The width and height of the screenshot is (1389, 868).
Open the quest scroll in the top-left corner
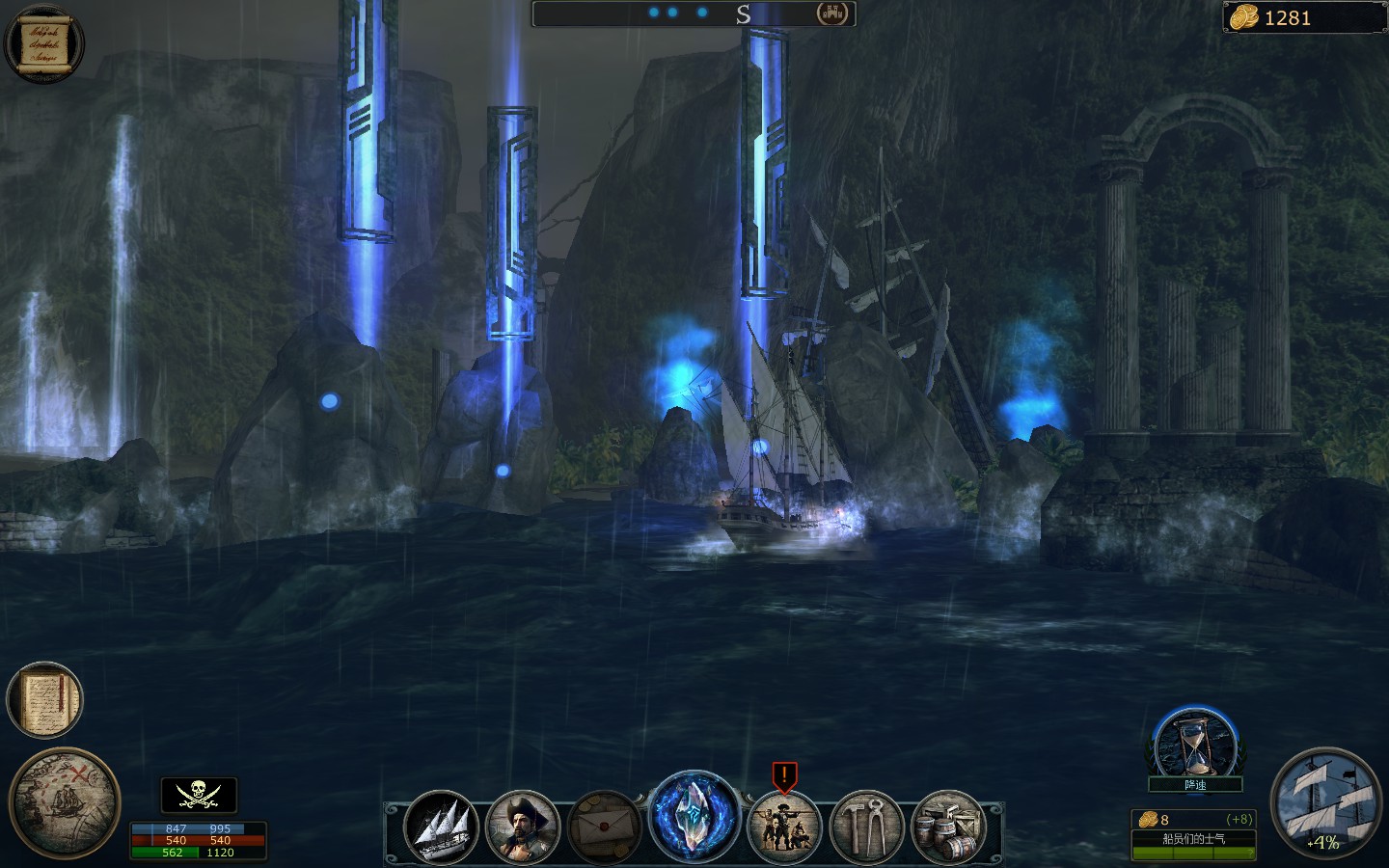point(42,41)
